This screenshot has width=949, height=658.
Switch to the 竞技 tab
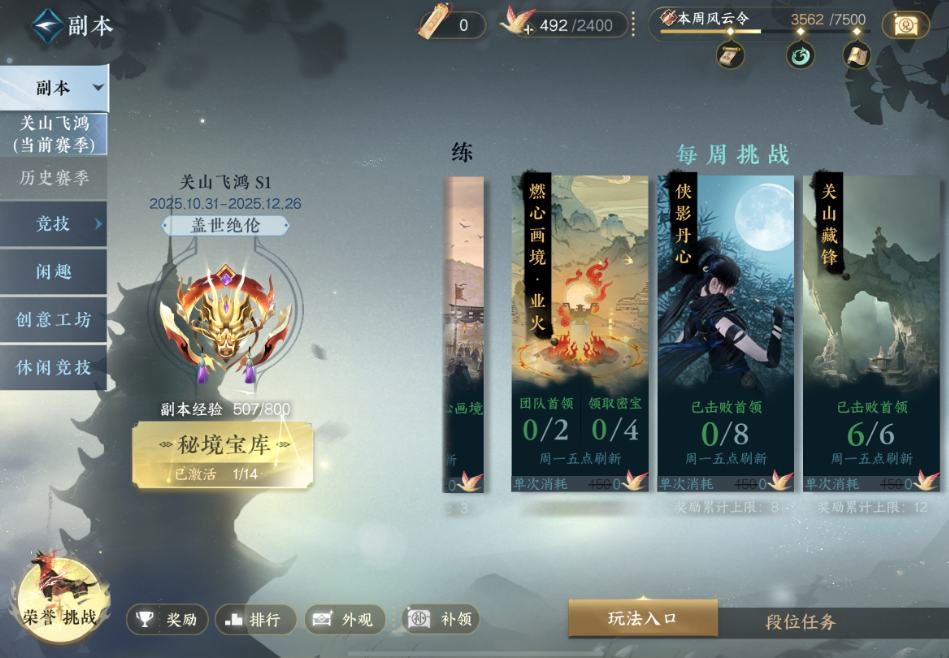[54, 224]
